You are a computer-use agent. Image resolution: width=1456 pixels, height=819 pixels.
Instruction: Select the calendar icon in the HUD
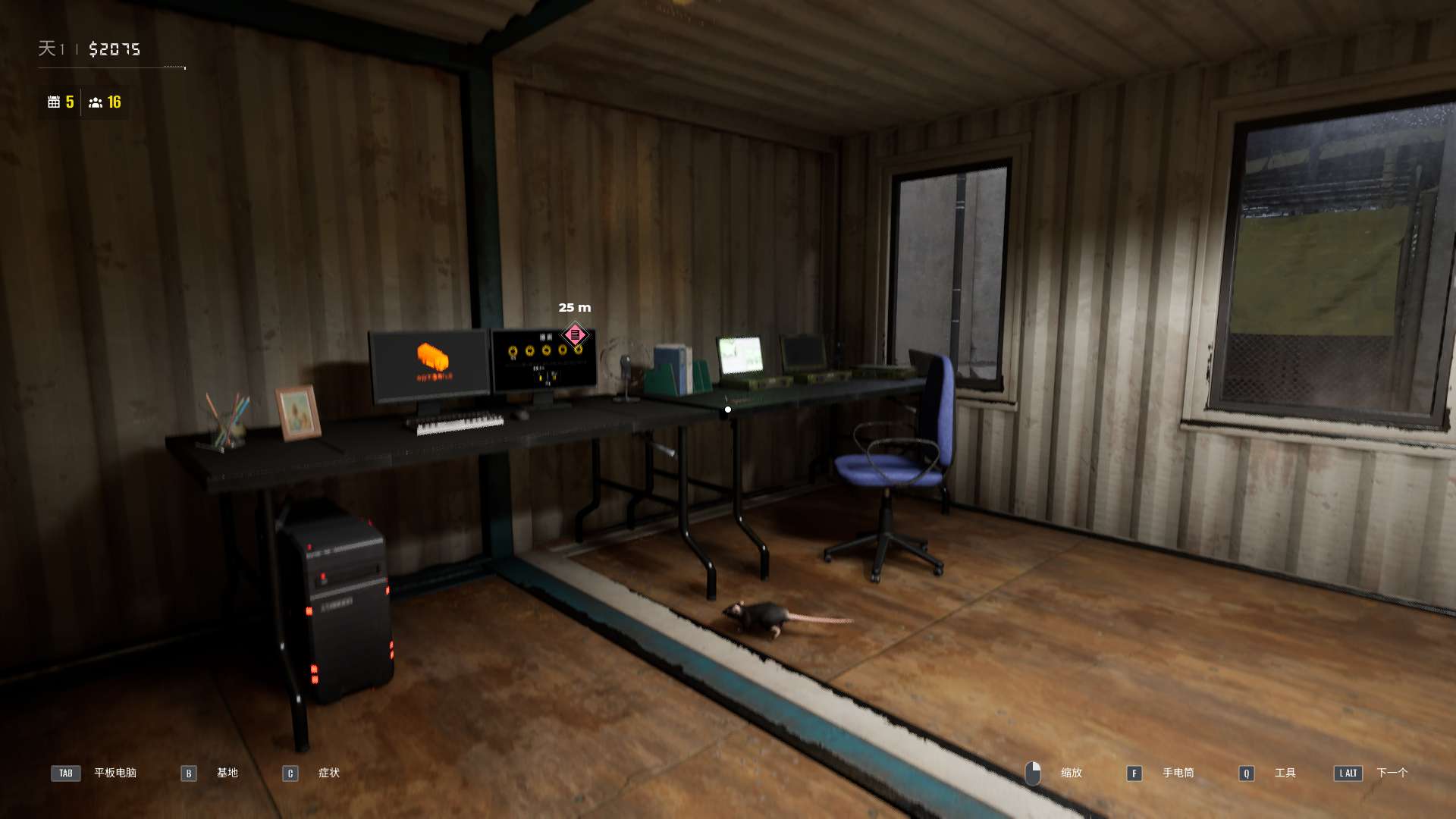click(54, 102)
